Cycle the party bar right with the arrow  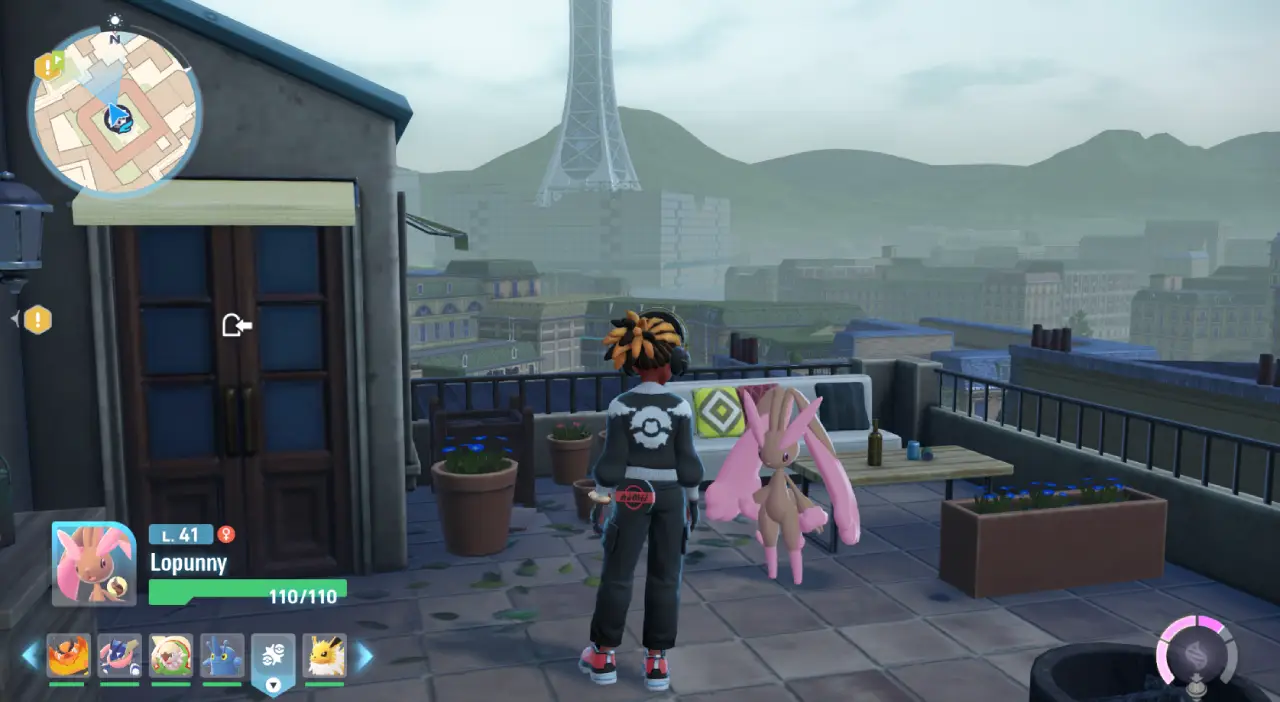(364, 656)
